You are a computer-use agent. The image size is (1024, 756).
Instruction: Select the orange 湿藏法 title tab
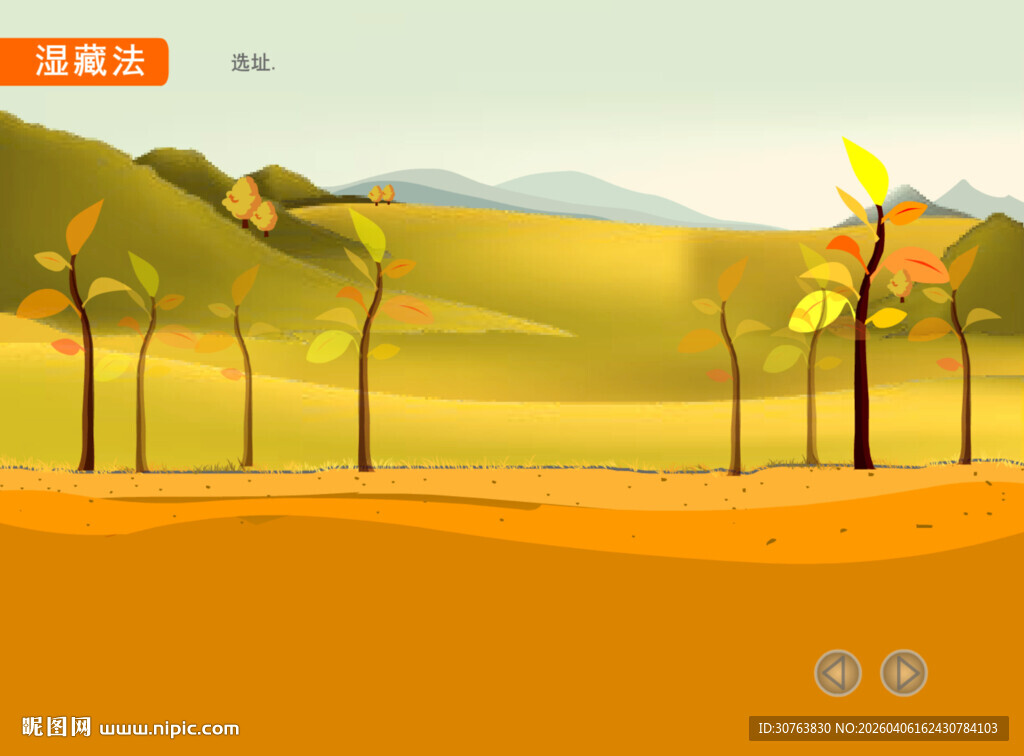85,61
